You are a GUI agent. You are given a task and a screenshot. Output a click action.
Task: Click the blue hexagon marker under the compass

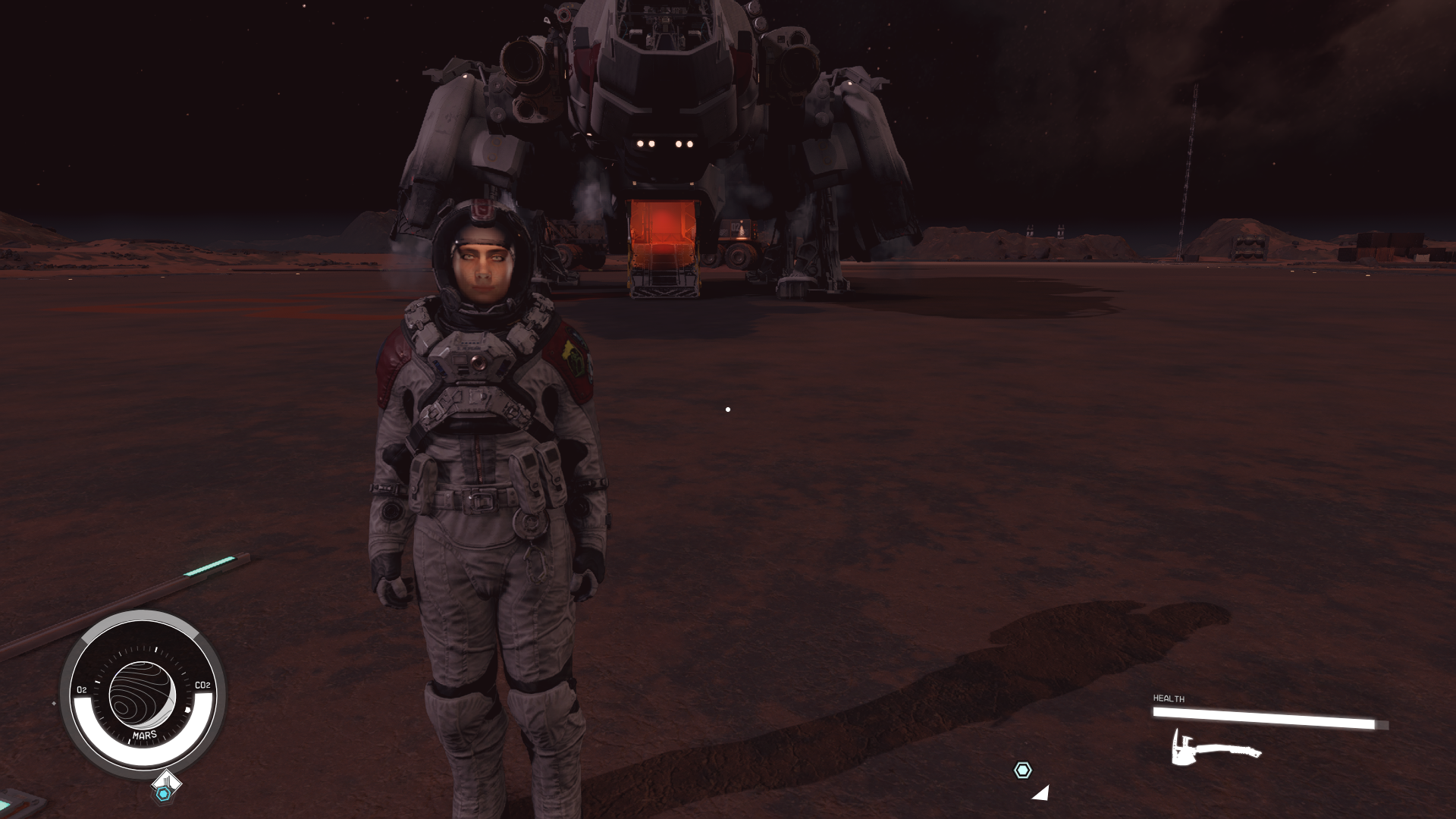163,793
